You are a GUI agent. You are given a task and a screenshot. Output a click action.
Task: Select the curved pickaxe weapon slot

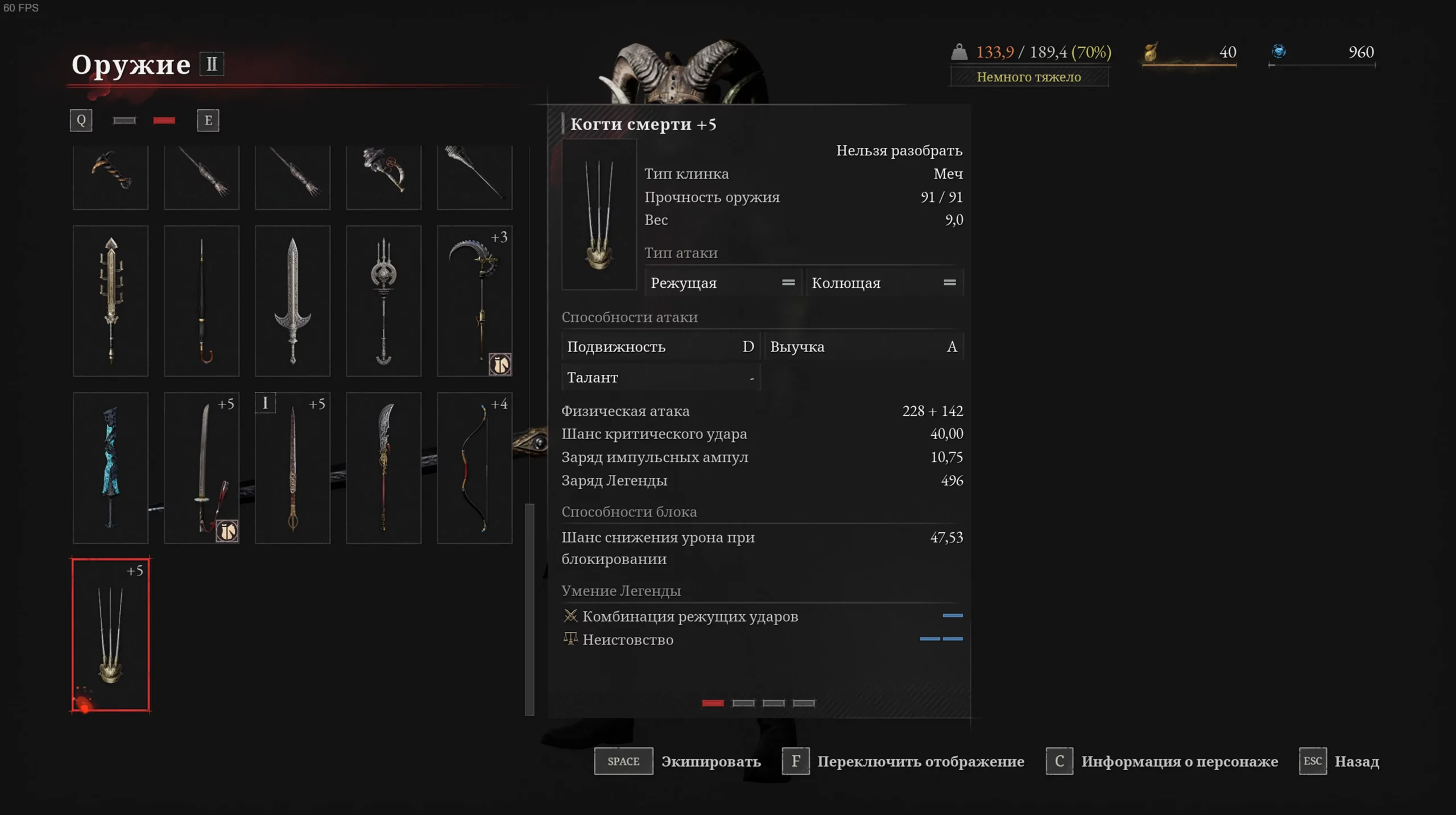click(x=110, y=176)
